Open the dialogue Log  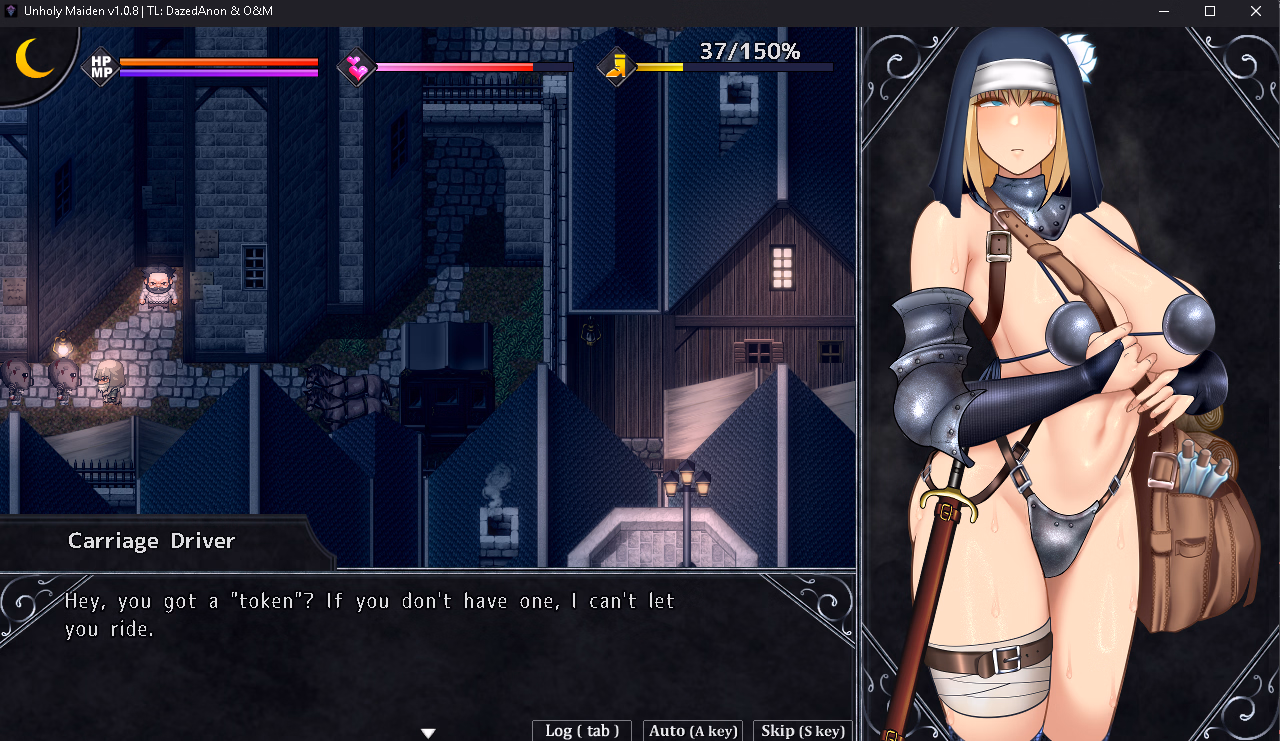pyautogui.click(x=582, y=731)
